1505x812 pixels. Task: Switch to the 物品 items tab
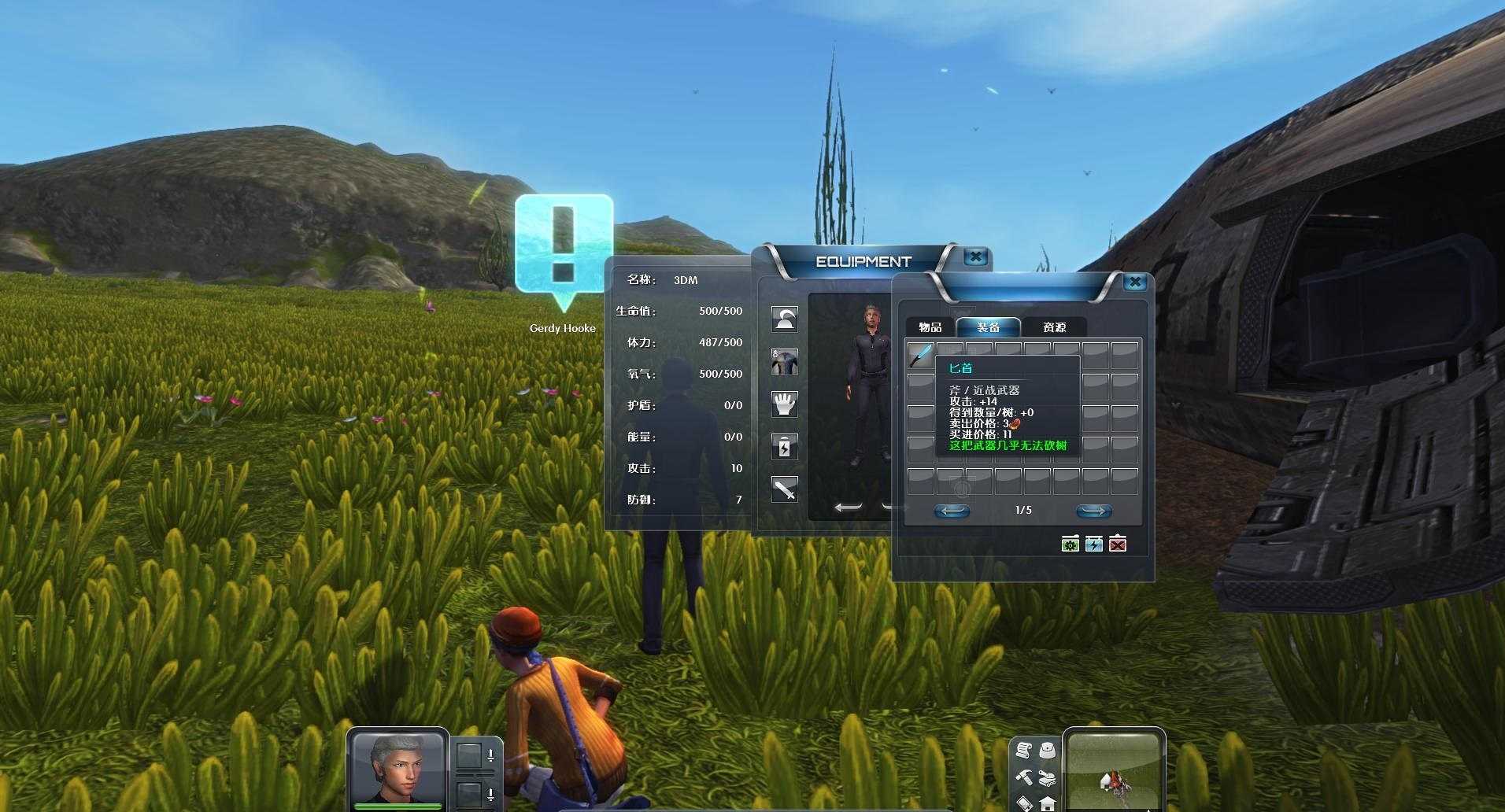point(930,327)
